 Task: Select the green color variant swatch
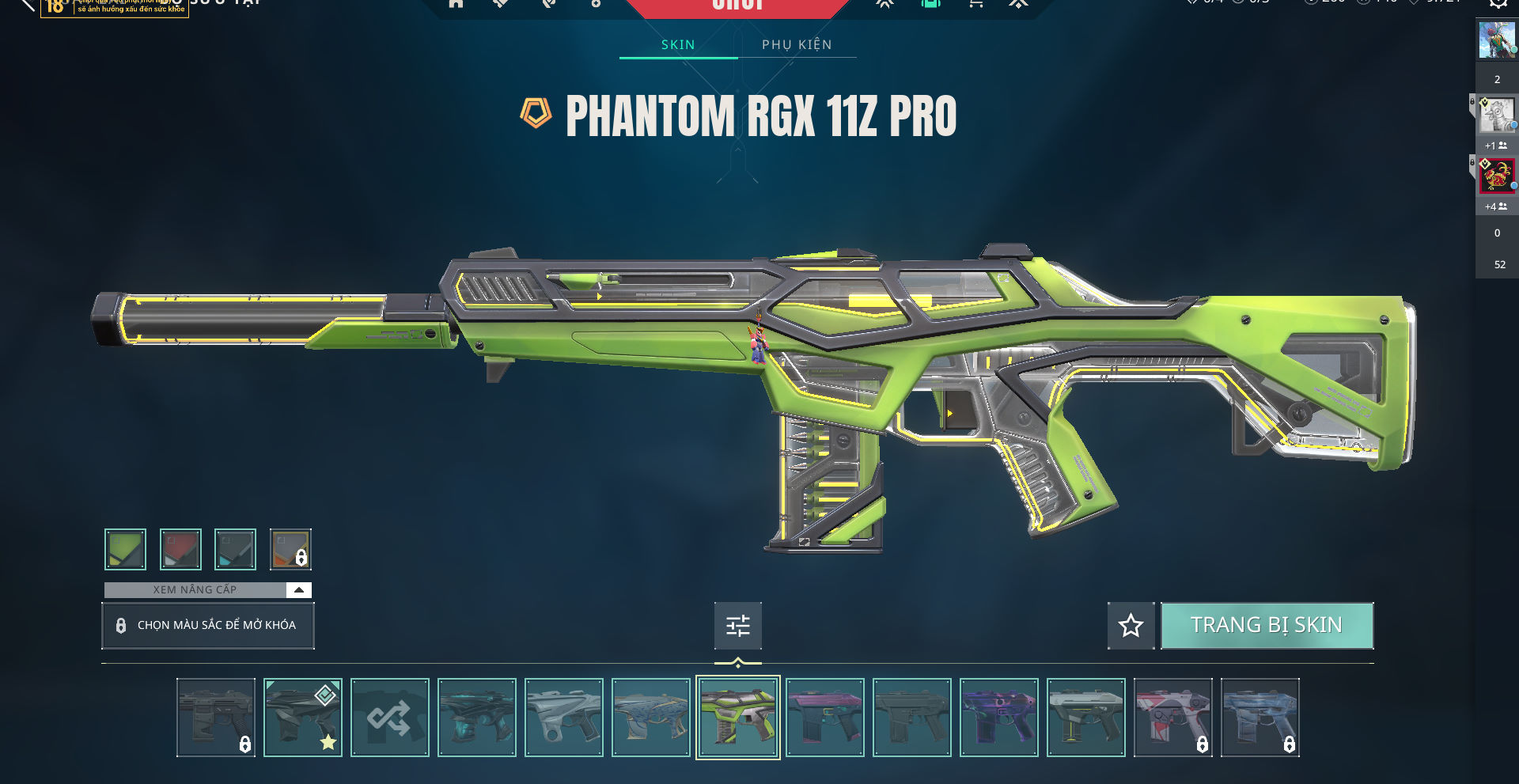point(125,549)
